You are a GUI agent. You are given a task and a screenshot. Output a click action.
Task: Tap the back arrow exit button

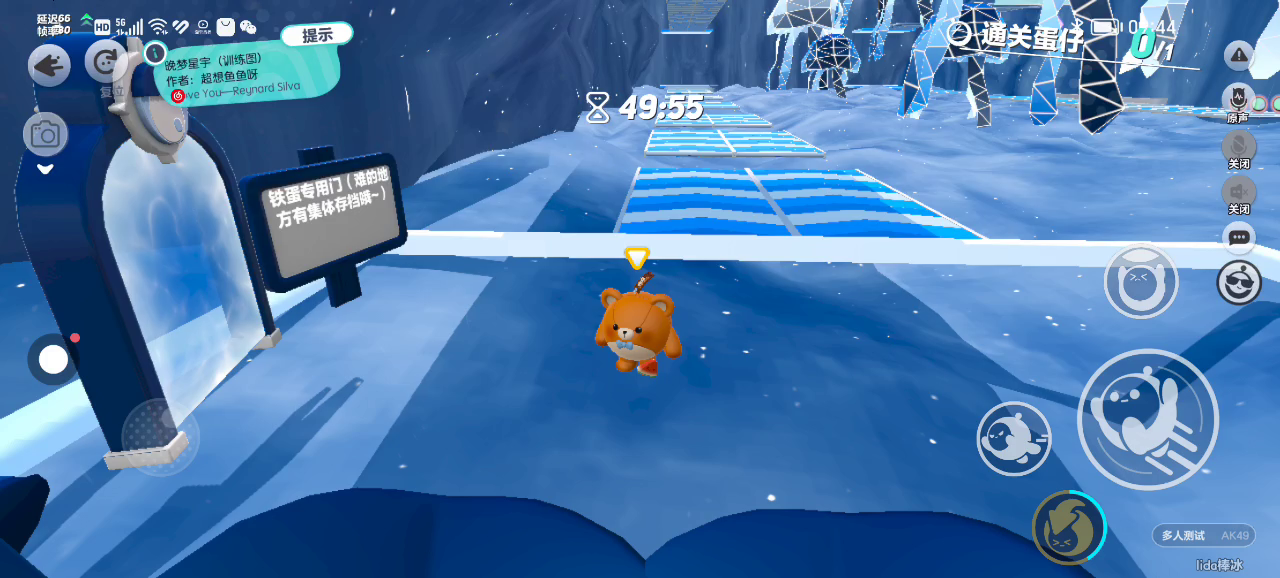48,65
